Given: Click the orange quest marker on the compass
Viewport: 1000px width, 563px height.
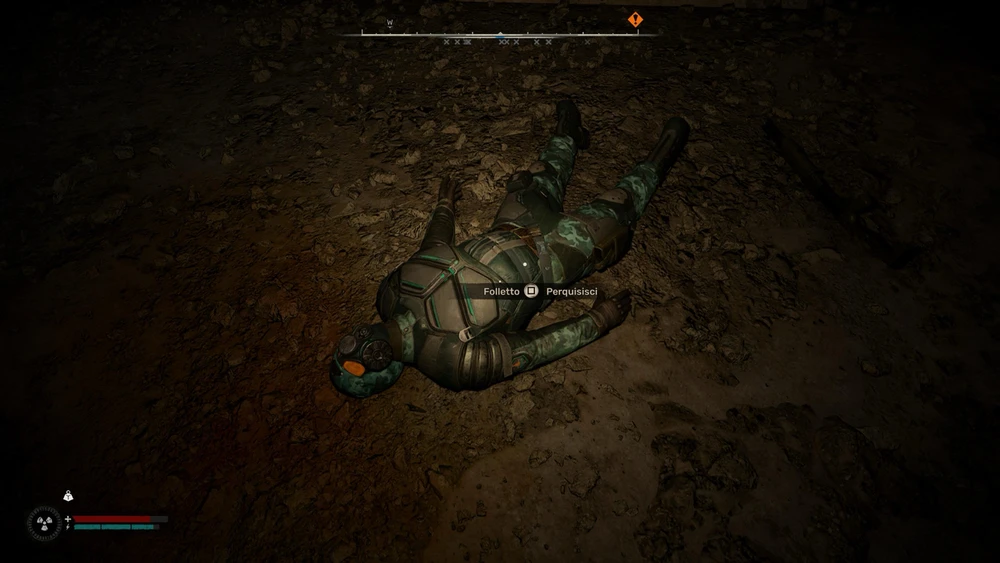Looking at the screenshot, I should click(635, 19).
